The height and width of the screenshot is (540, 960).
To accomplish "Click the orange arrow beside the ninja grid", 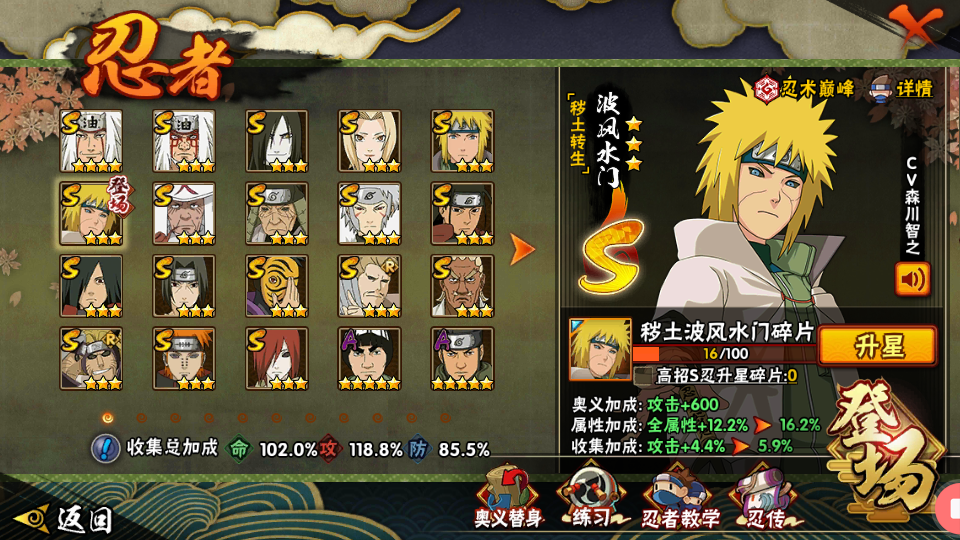I will [522, 250].
